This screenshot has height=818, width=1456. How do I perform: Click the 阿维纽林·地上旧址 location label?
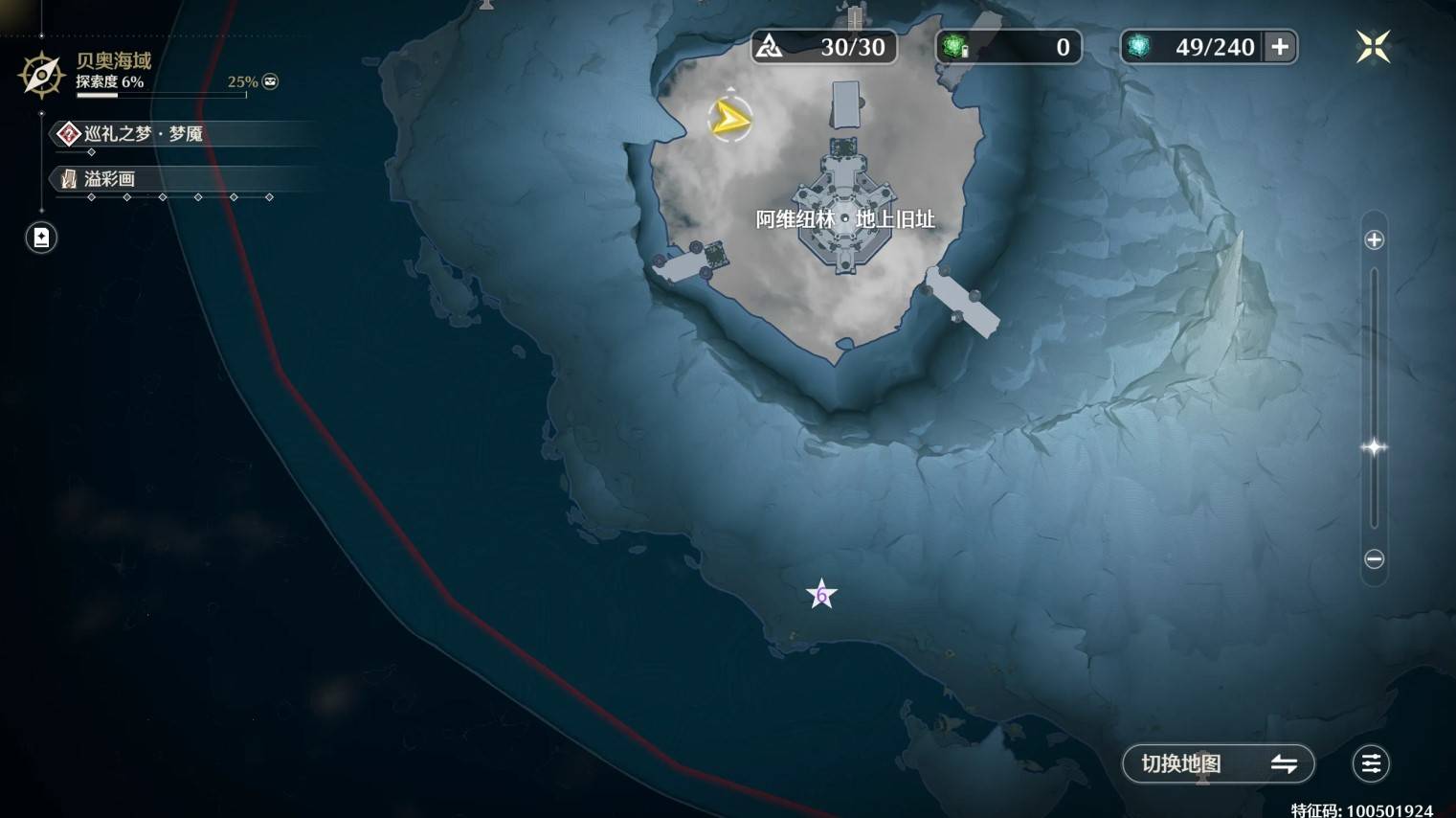[x=844, y=219]
